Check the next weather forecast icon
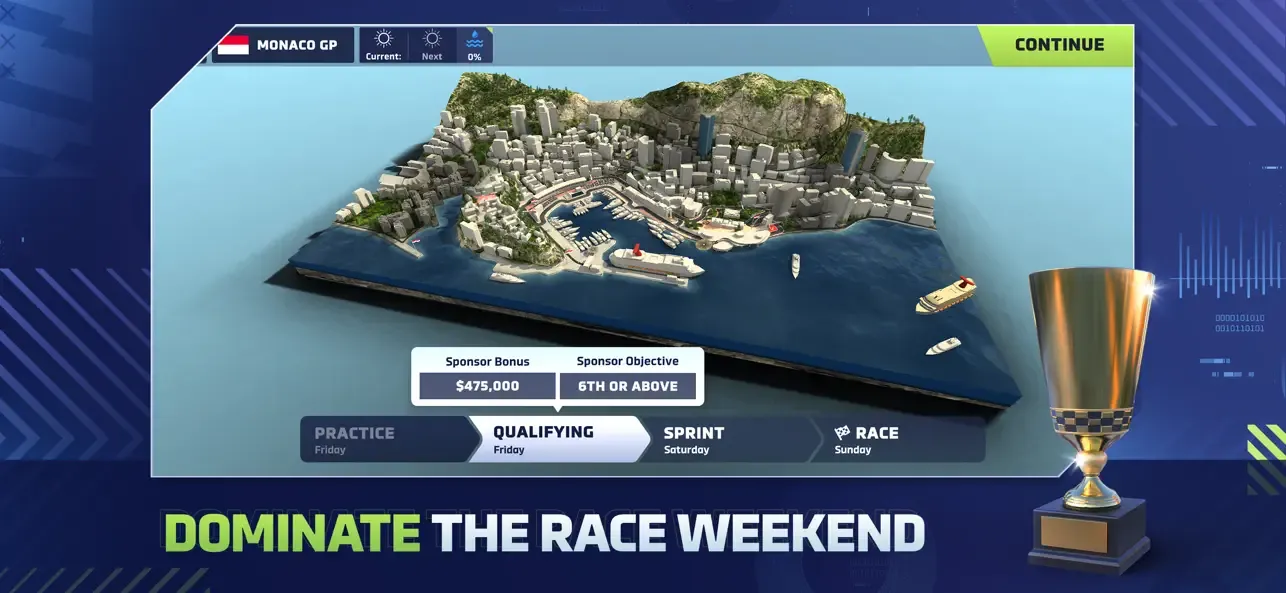1286x593 pixels. (x=432, y=40)
